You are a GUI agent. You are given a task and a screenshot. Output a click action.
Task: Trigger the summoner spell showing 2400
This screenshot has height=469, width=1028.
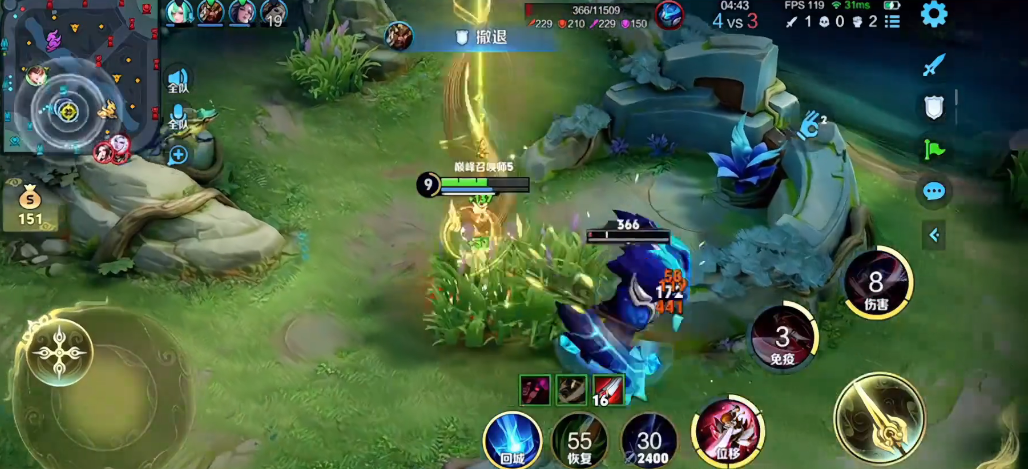tap(649, 440)
